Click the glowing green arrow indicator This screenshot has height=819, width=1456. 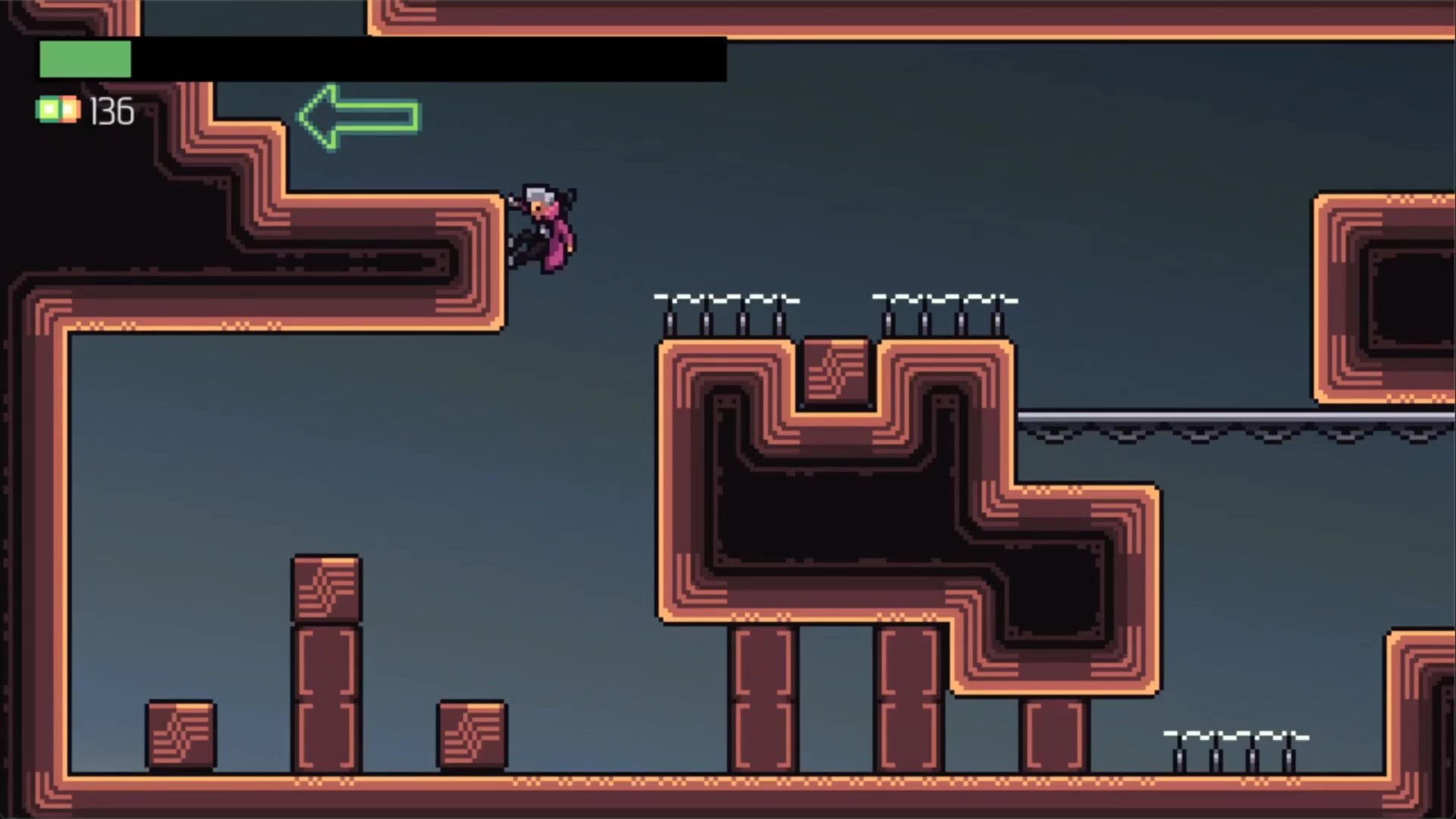click(x=356, y=118)
